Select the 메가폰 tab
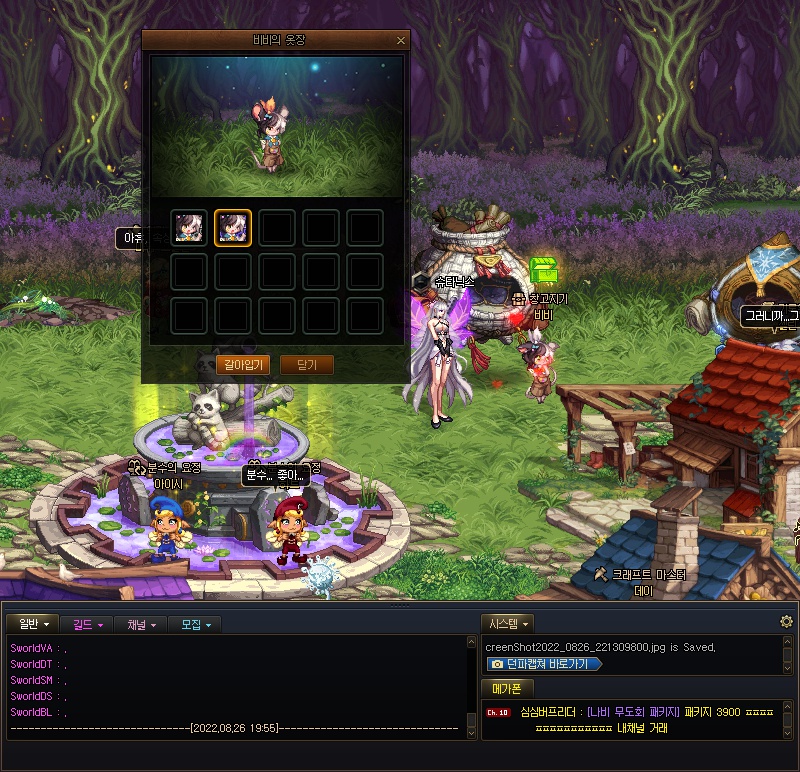Viewport: 800px width, 772px height. (x=508, y=688)
